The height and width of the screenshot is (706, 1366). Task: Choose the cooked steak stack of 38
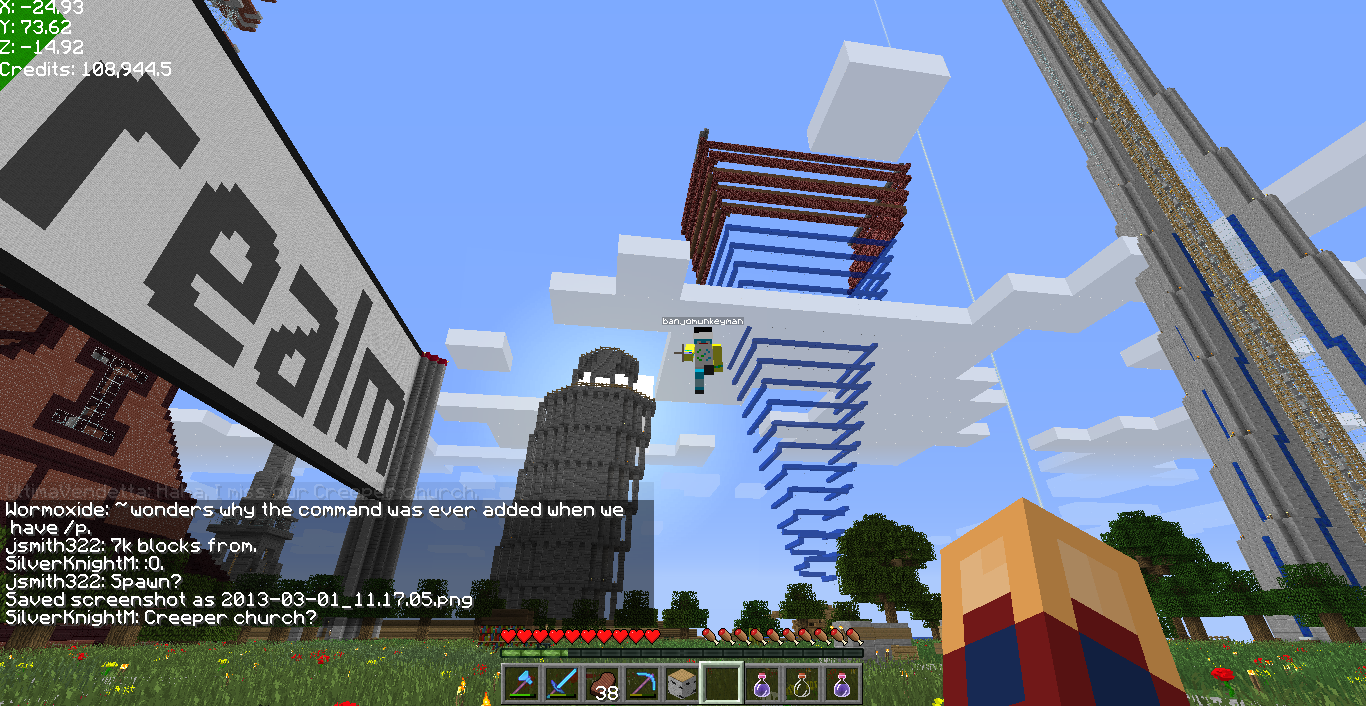tap(601, 684)
